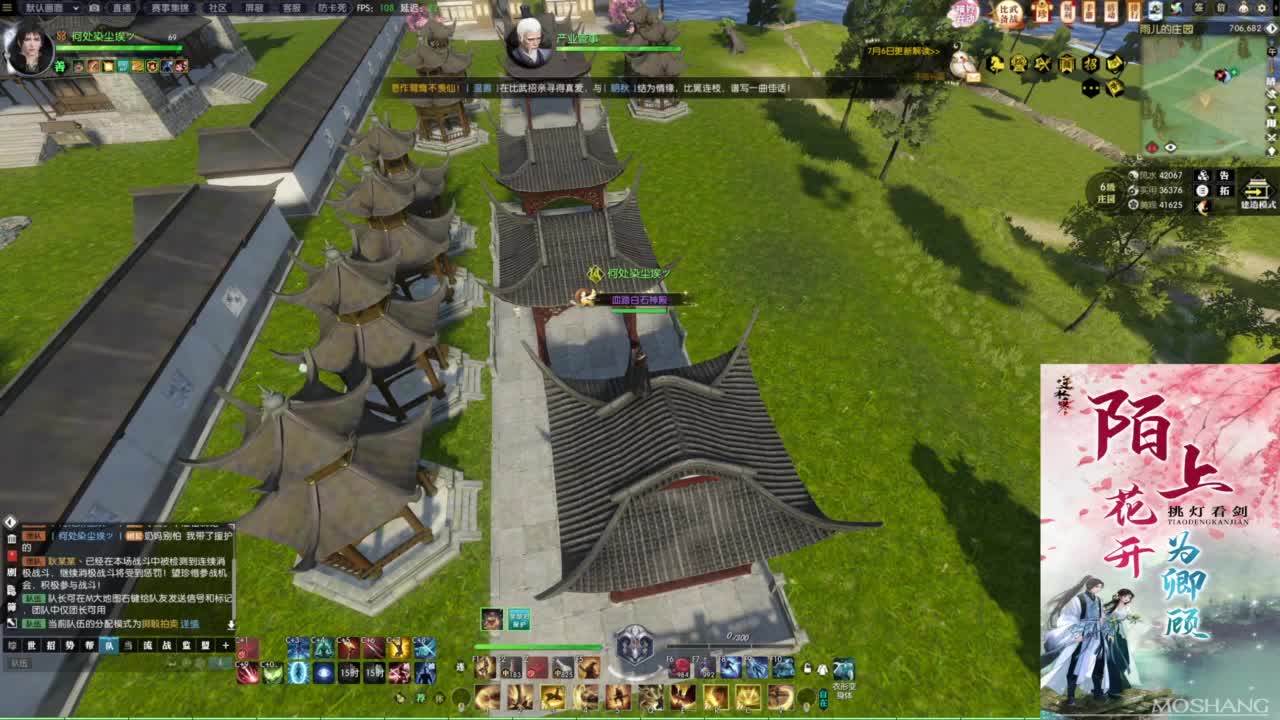Click the 建造模式 build mode icon
The height and width of the screenshot is (720, 1280).
pyautogui.click(x=1255, y=188)
